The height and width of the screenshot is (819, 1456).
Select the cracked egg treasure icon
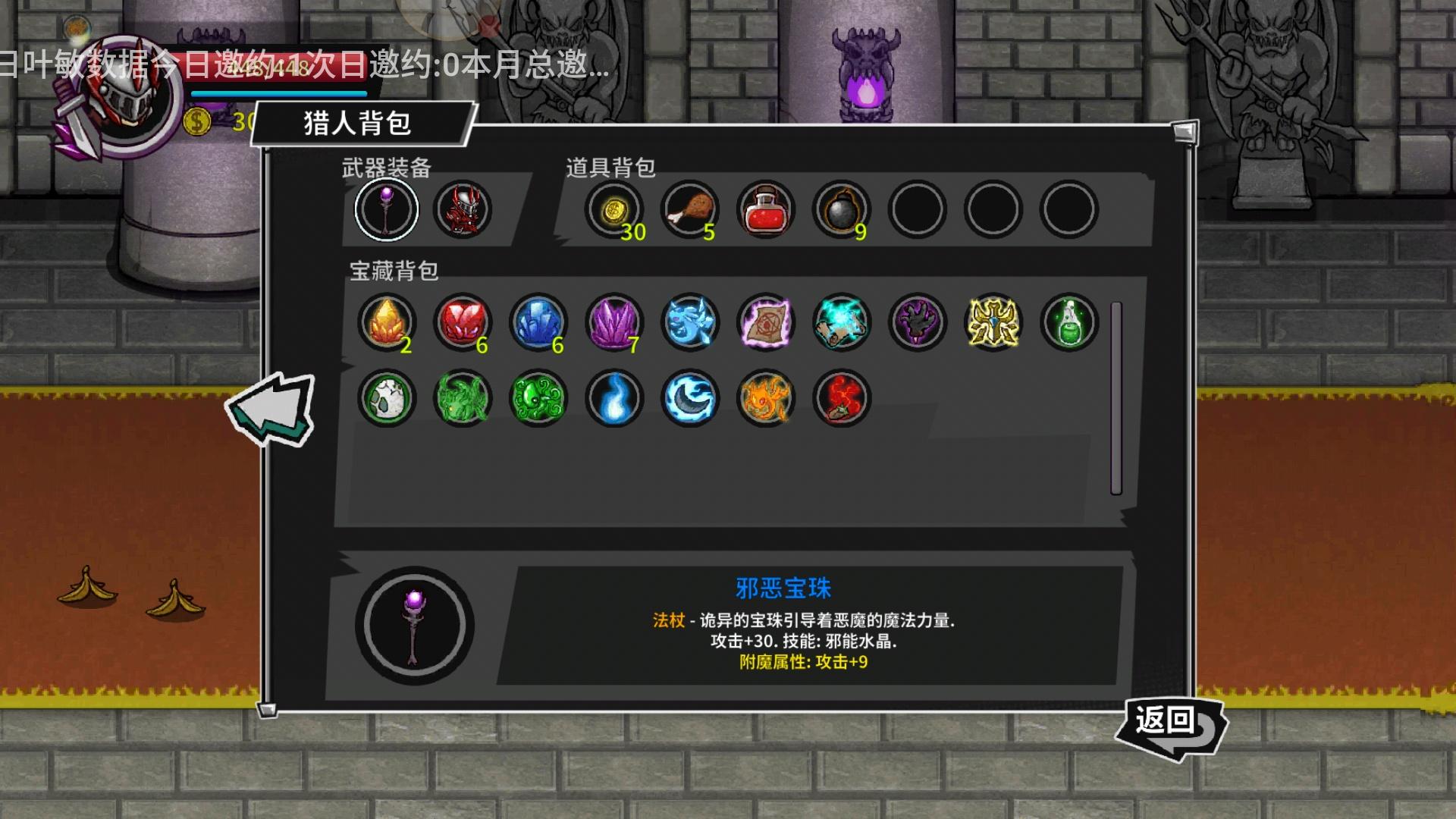[385, 400]
